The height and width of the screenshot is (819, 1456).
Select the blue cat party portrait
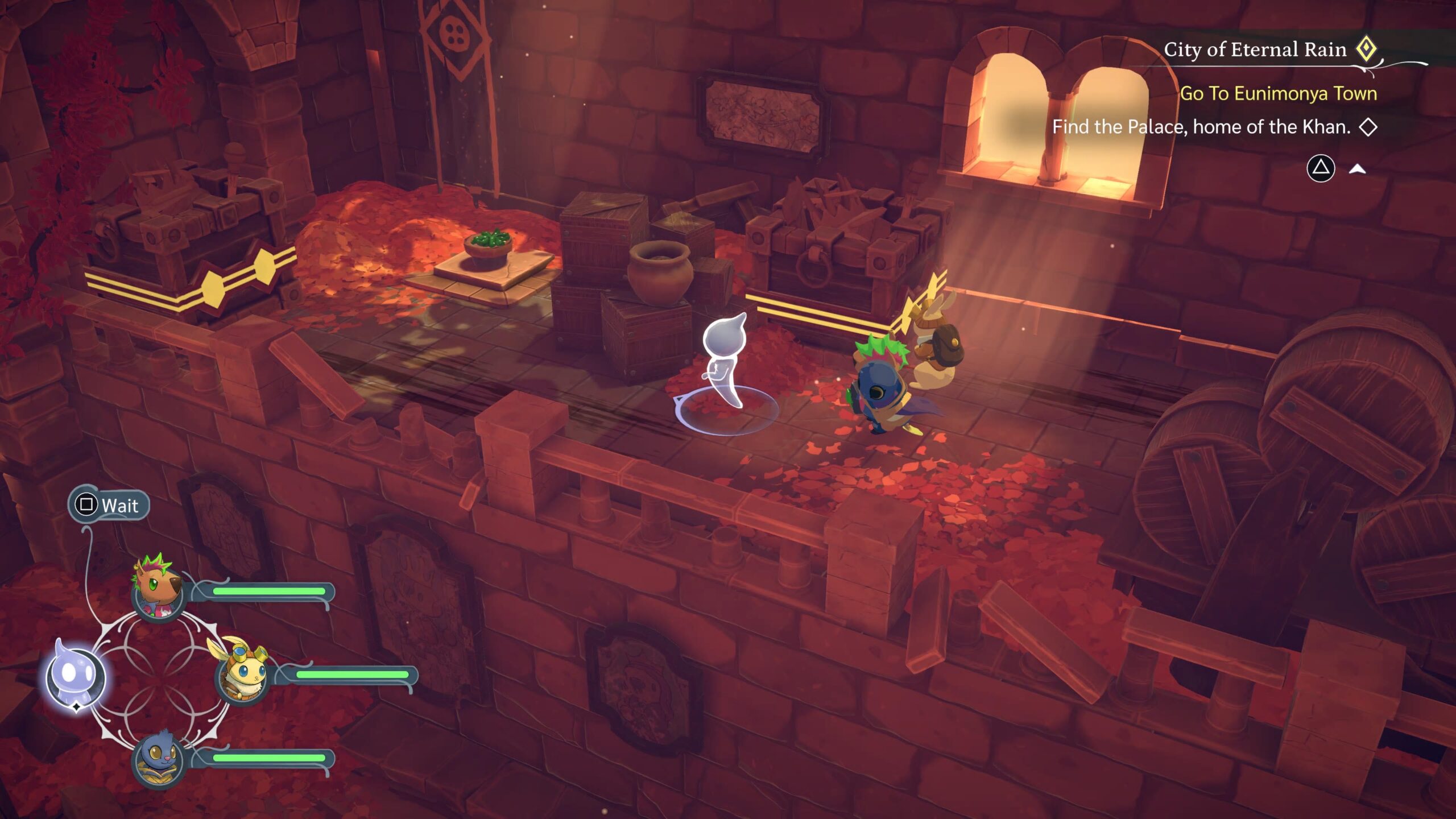coord(159,759)
